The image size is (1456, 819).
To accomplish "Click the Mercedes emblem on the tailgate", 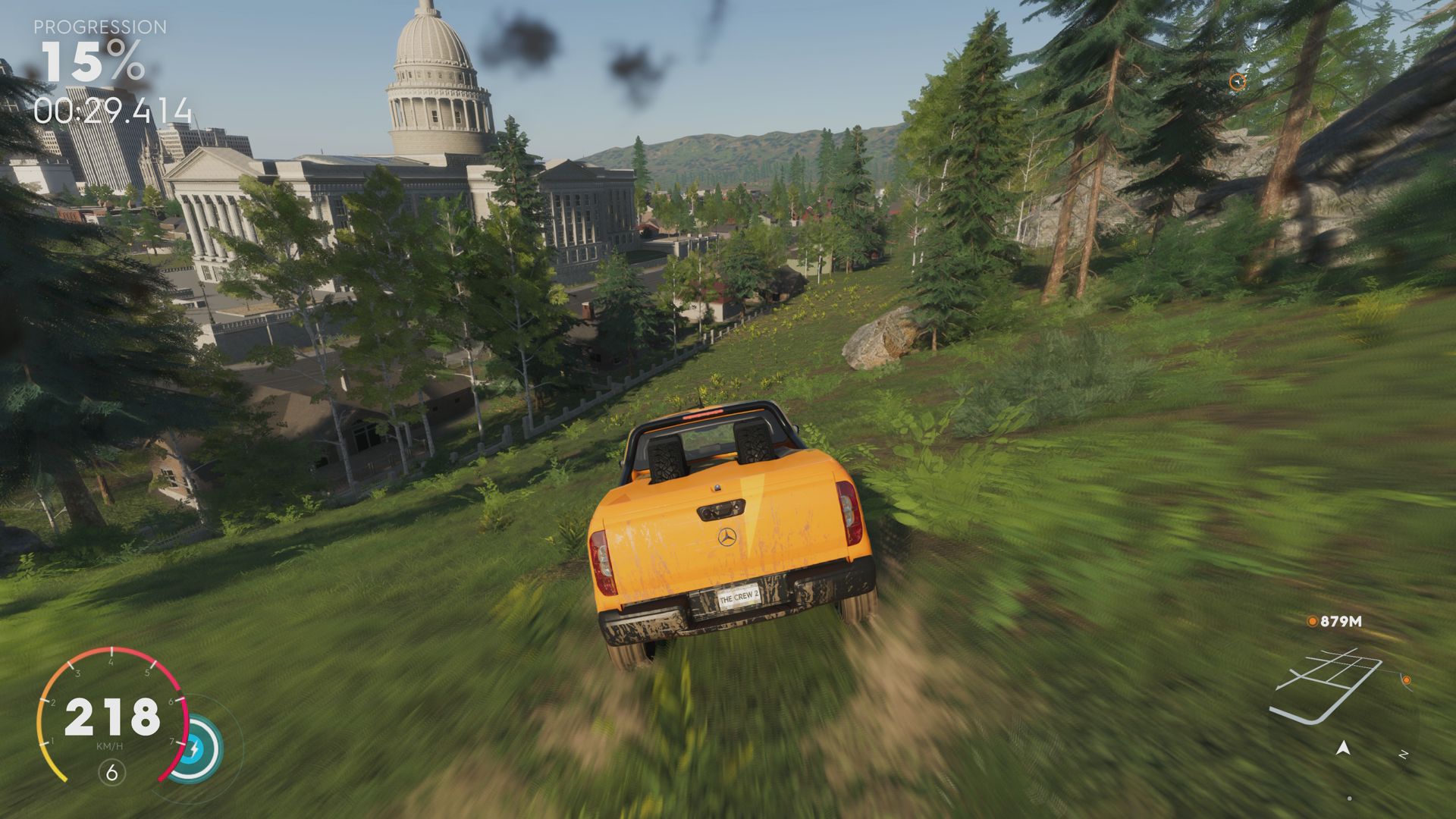I will click(726, 538).
